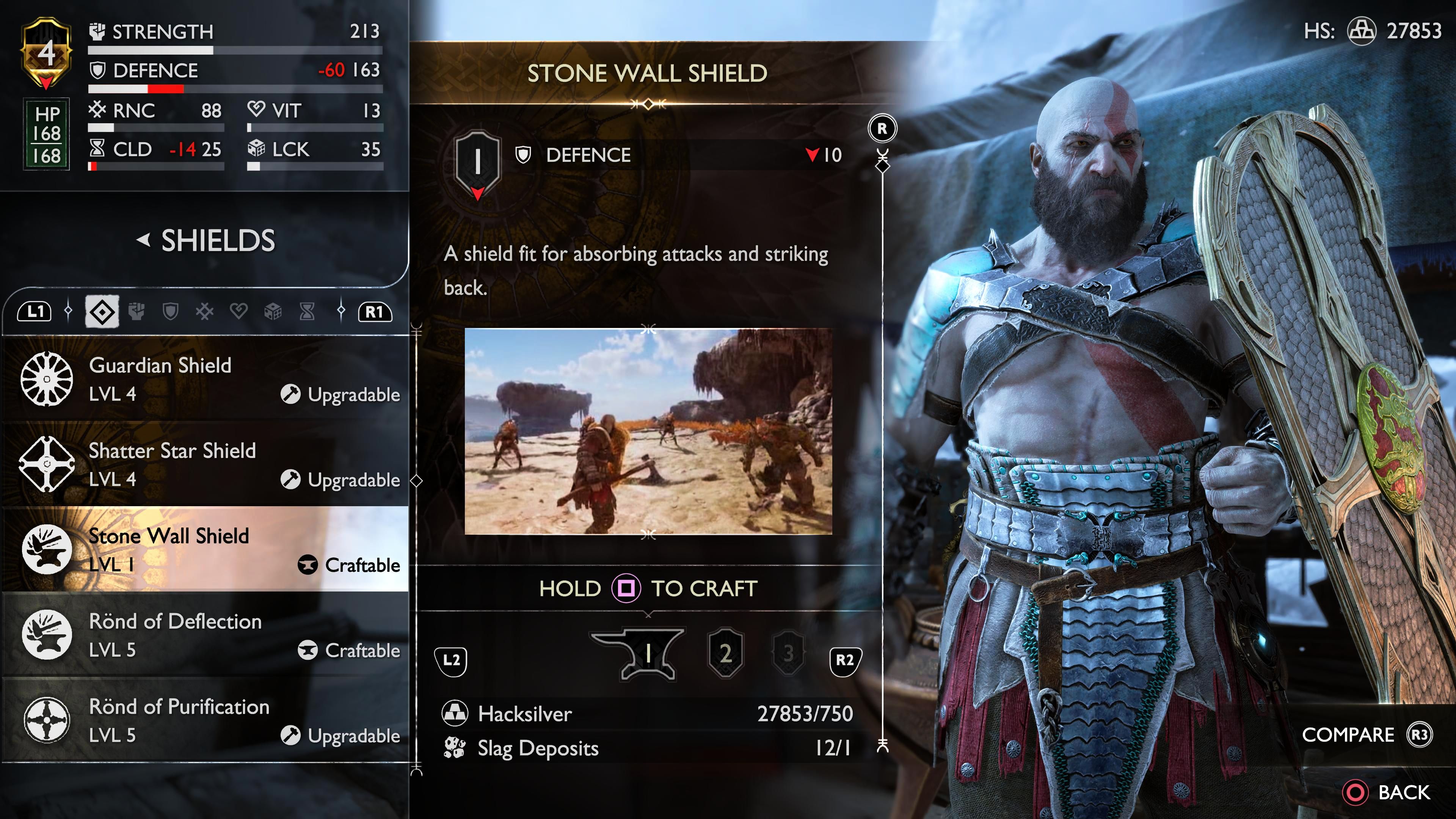
Task: Select the Defence shield stat filter icon
Action: point(171,311)
